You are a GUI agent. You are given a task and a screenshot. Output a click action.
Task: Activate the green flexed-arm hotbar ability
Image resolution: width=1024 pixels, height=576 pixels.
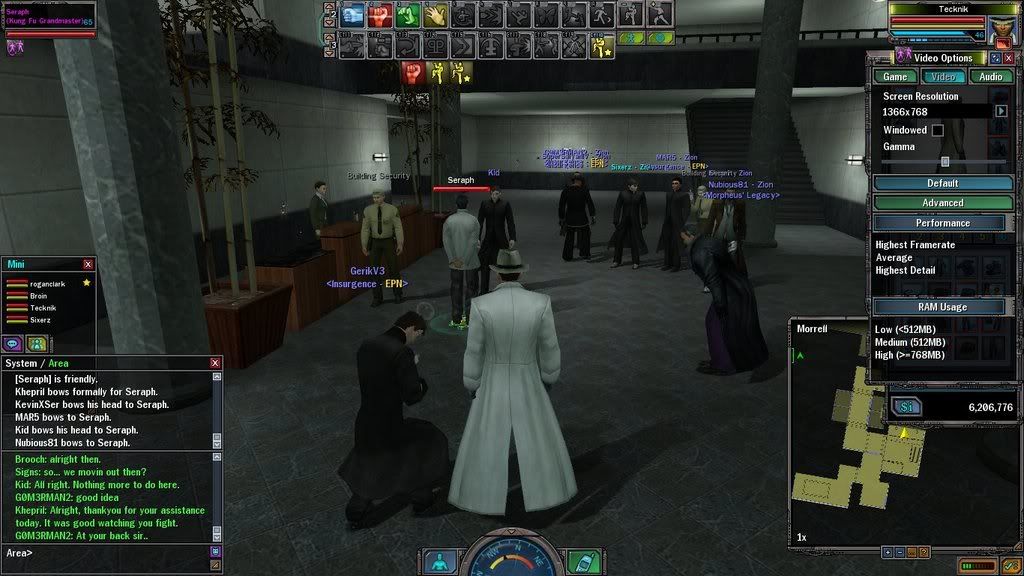click(x=407, y=15)
